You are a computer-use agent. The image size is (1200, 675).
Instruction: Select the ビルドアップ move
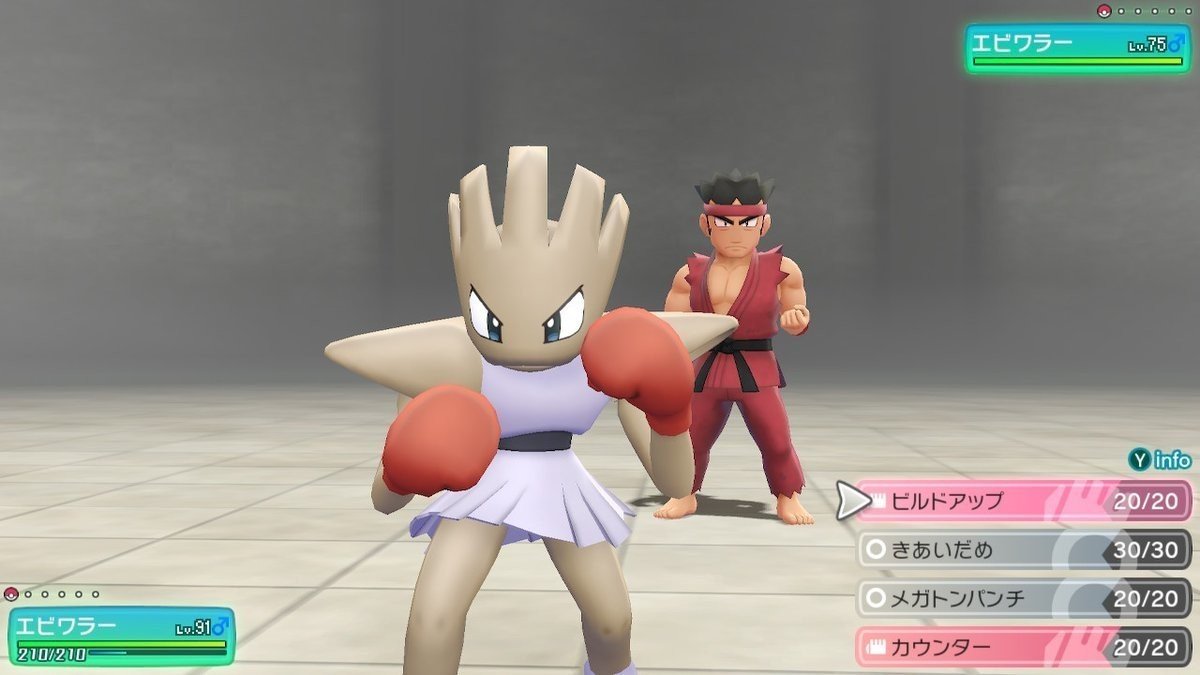coord(1020,501)
